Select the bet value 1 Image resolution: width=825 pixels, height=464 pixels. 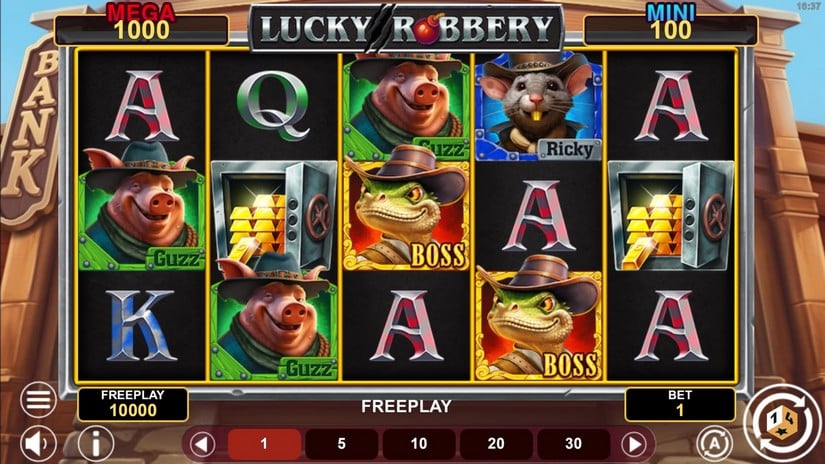[264, 443]
